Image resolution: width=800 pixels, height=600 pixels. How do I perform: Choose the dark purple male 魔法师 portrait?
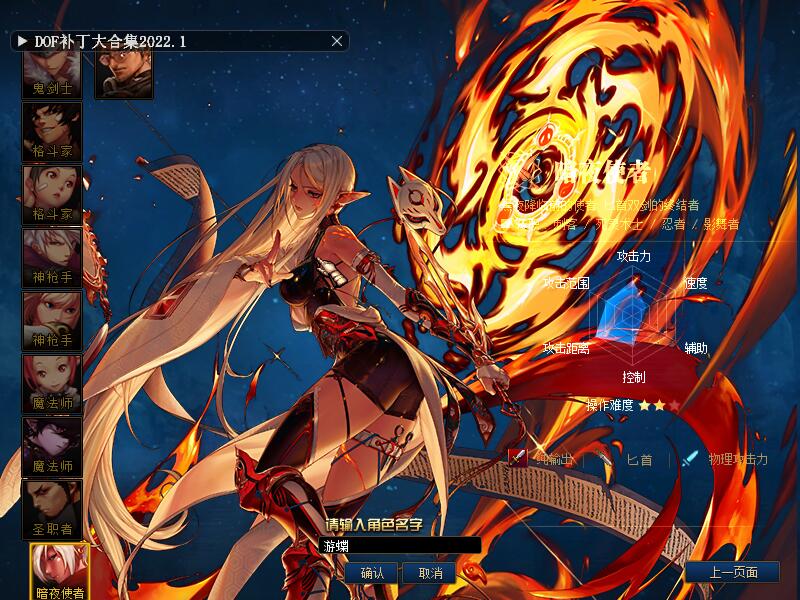tap(52, 446)
